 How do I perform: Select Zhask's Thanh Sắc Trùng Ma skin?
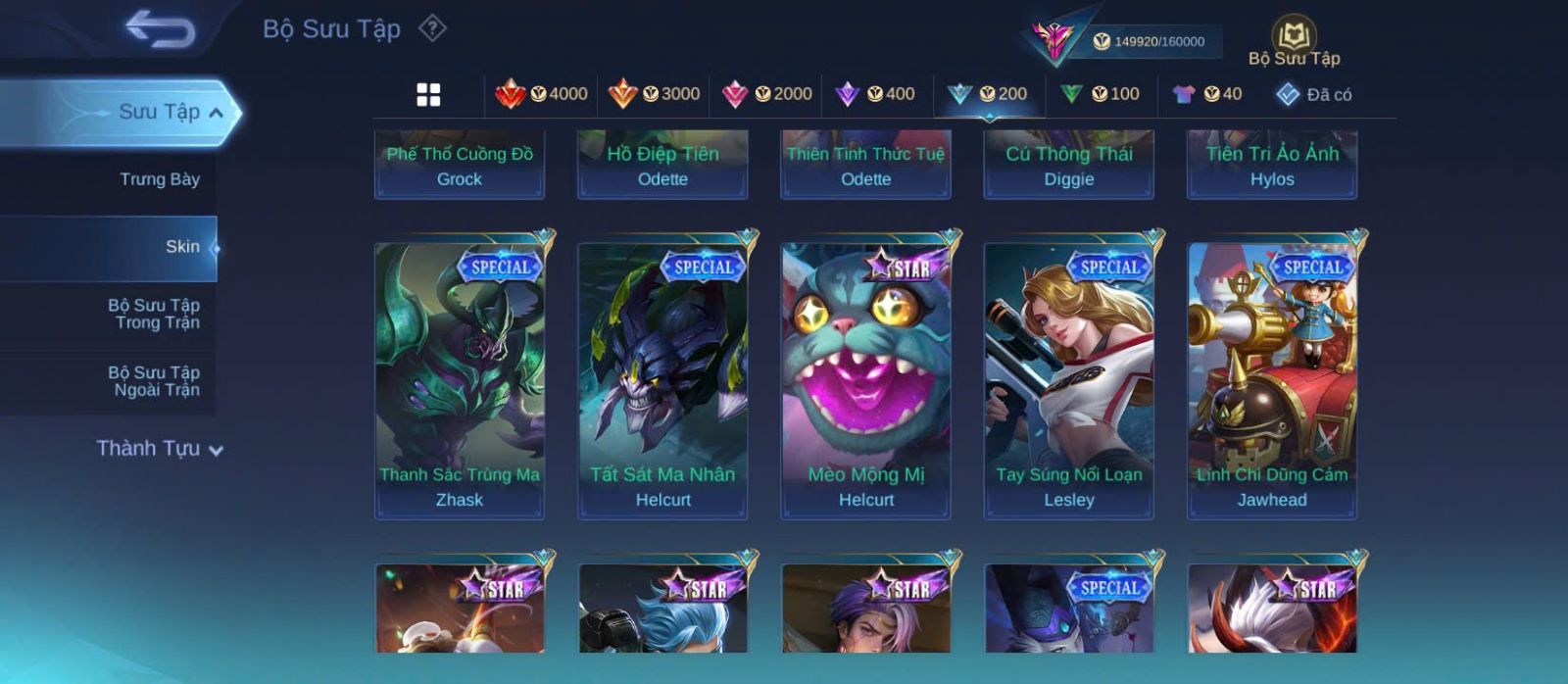(460, 380)
